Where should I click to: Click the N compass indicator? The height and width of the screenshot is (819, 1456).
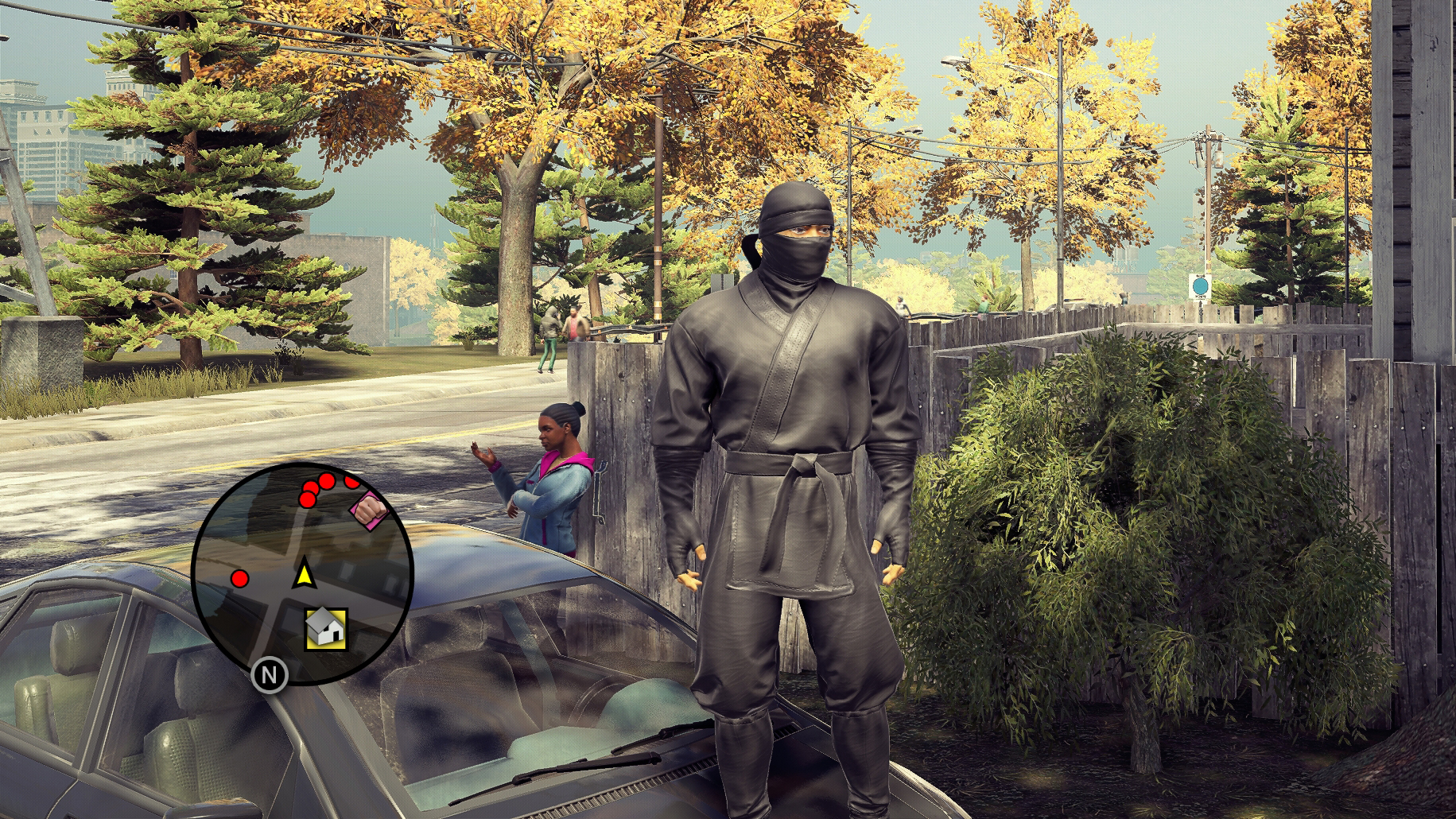270,676
